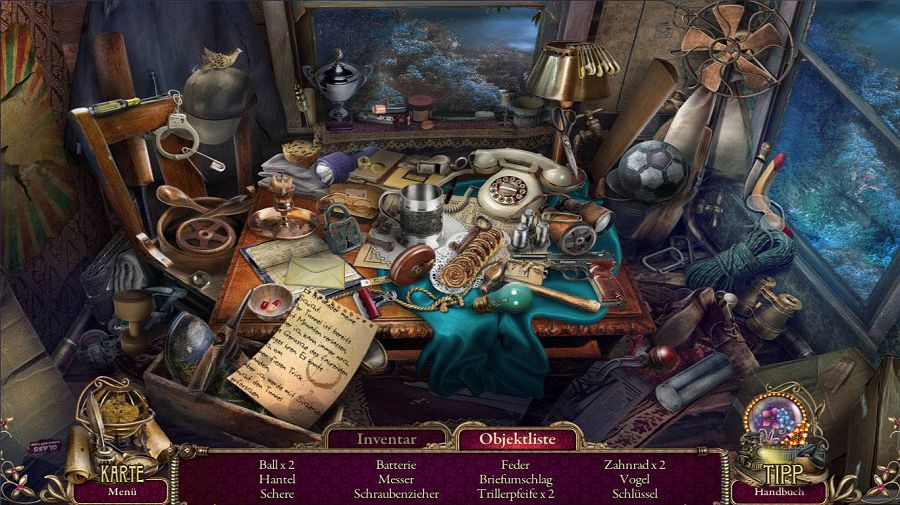Switch to the Inventar tab
The width and height of the screenshot is (900, 505).
point(386,438)
